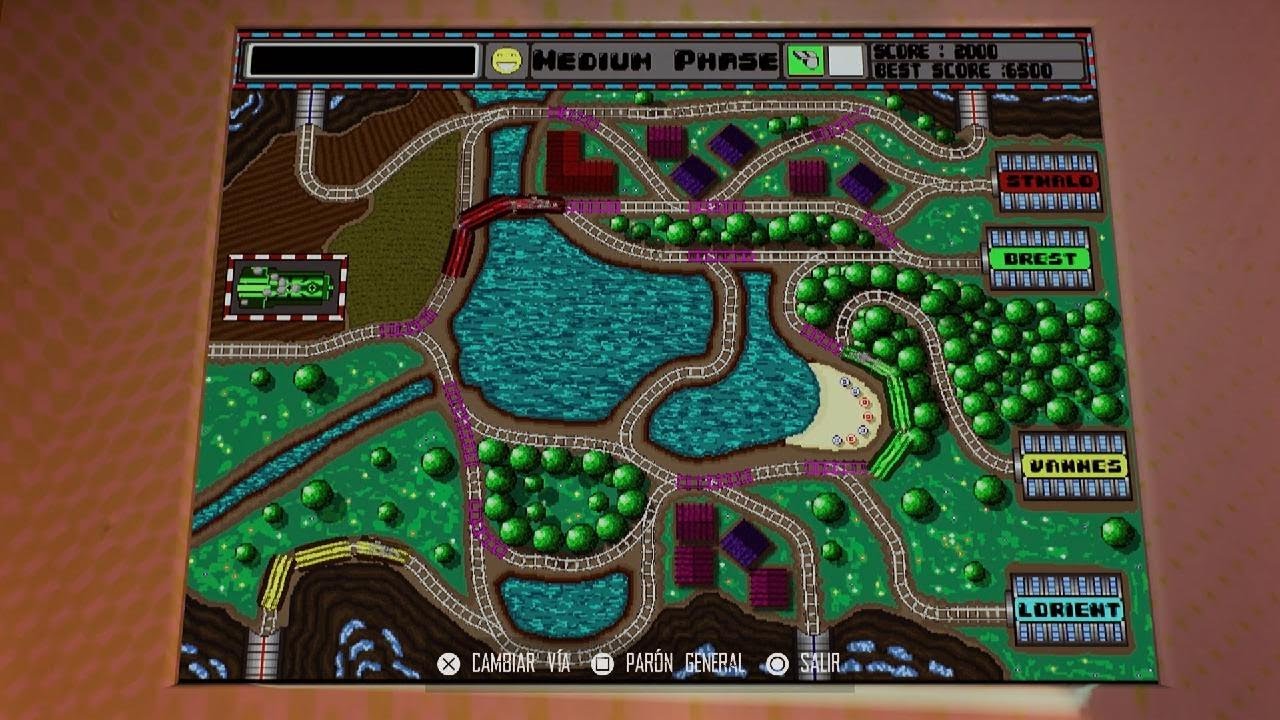1280x720 pixels.
Task: Click the yellow smiley face icon
Action: pos(504,61)
